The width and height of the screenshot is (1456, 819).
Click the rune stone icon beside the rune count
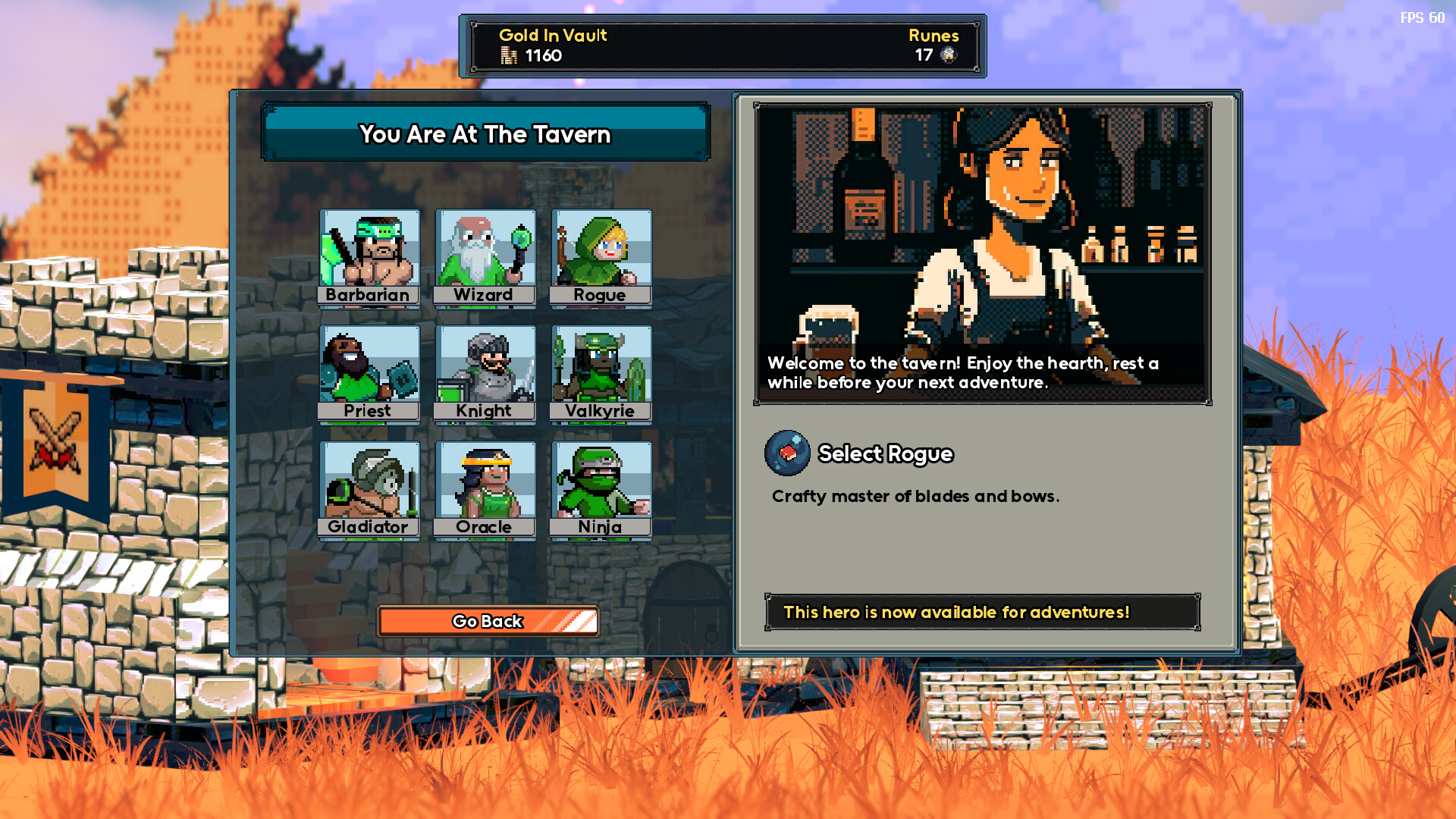point(946,55)
